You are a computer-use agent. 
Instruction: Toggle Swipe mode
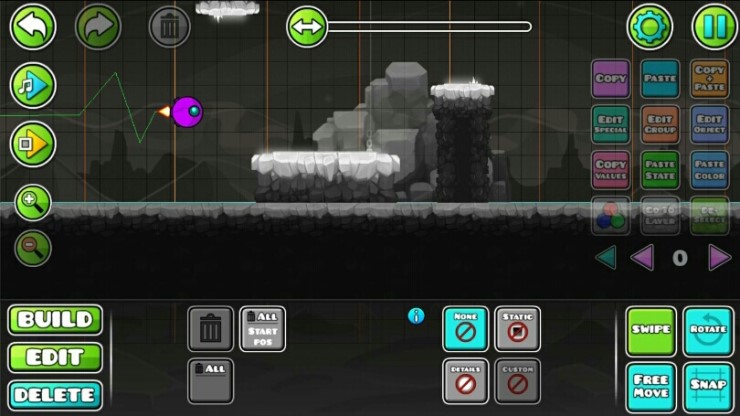[x=651, y=330]
